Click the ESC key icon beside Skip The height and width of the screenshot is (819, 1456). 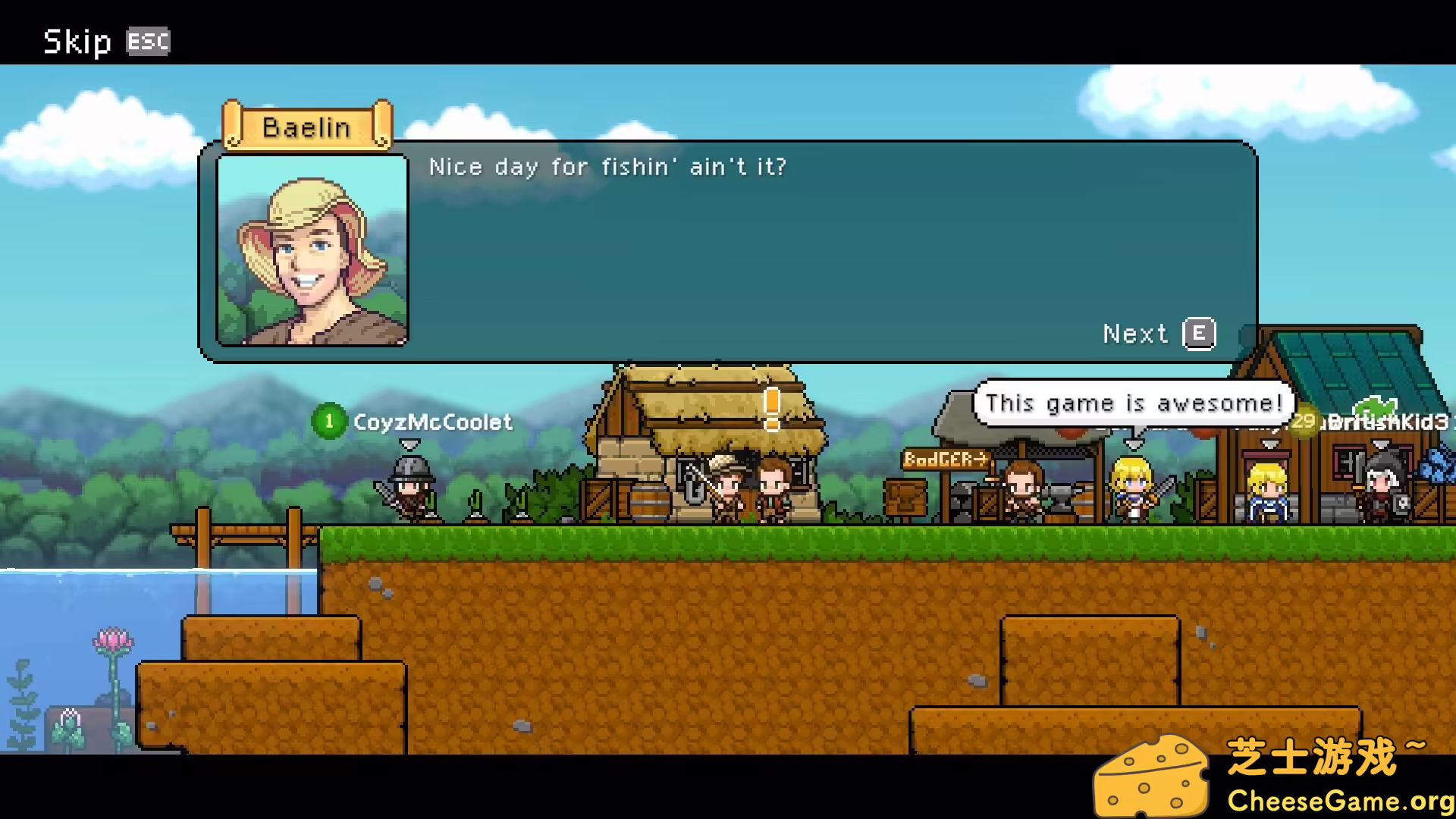click(x=148, y=42)
